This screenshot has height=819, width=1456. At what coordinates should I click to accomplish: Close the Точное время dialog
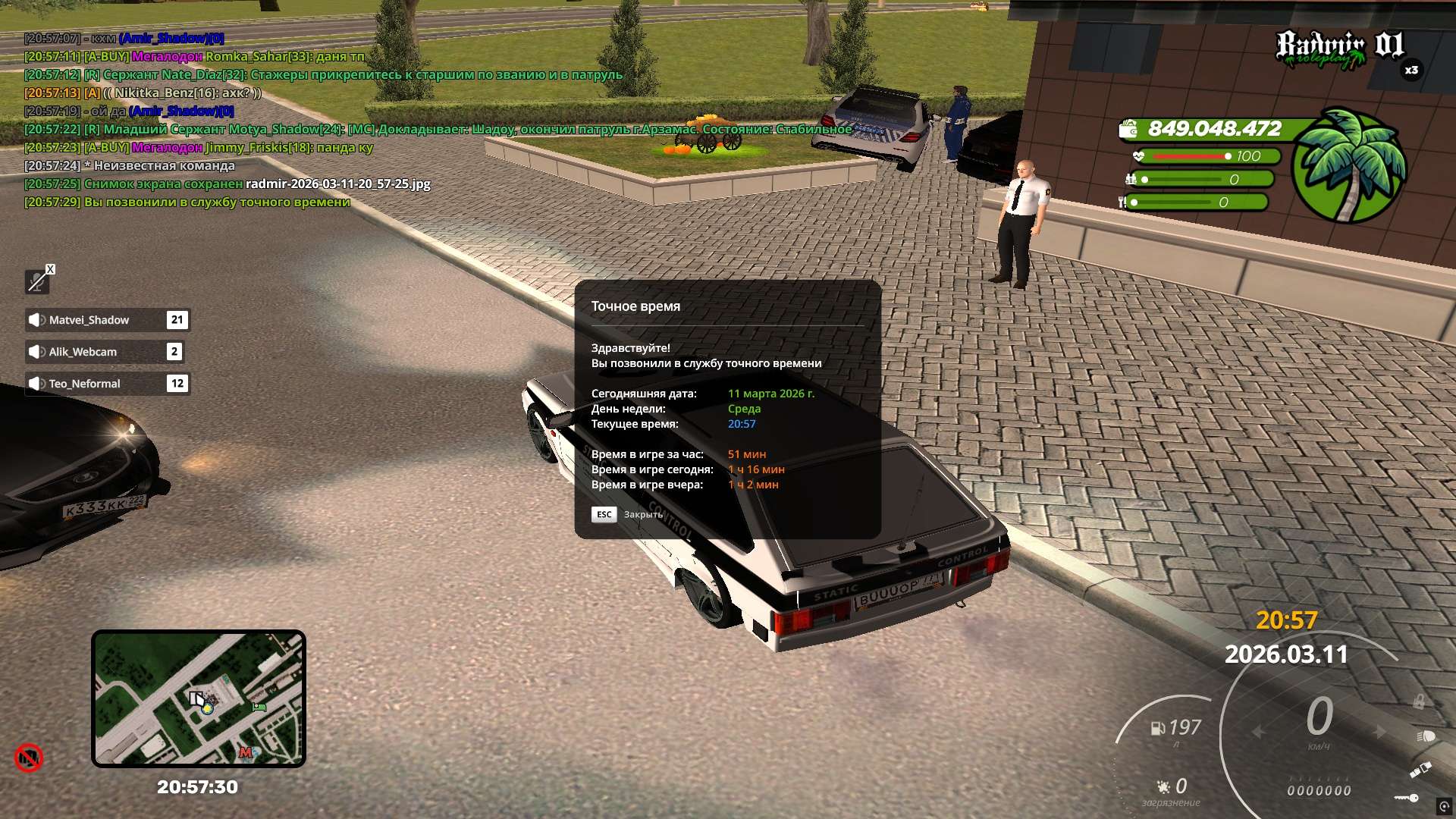tap(604, 514)
